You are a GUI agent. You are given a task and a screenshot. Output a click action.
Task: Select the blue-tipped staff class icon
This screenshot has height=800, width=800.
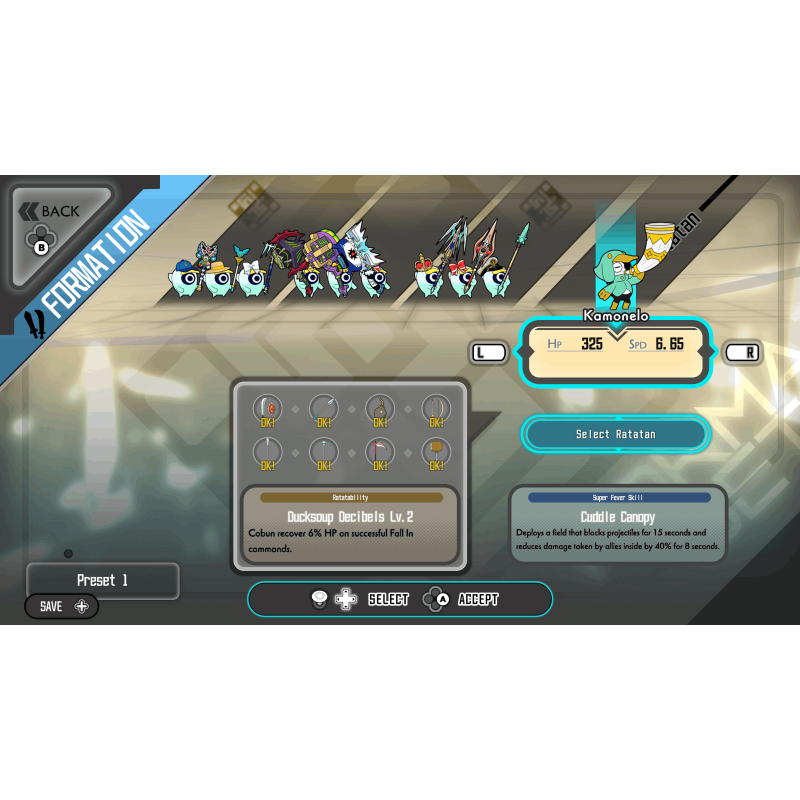pyautogui.click(x=323, y=453)
